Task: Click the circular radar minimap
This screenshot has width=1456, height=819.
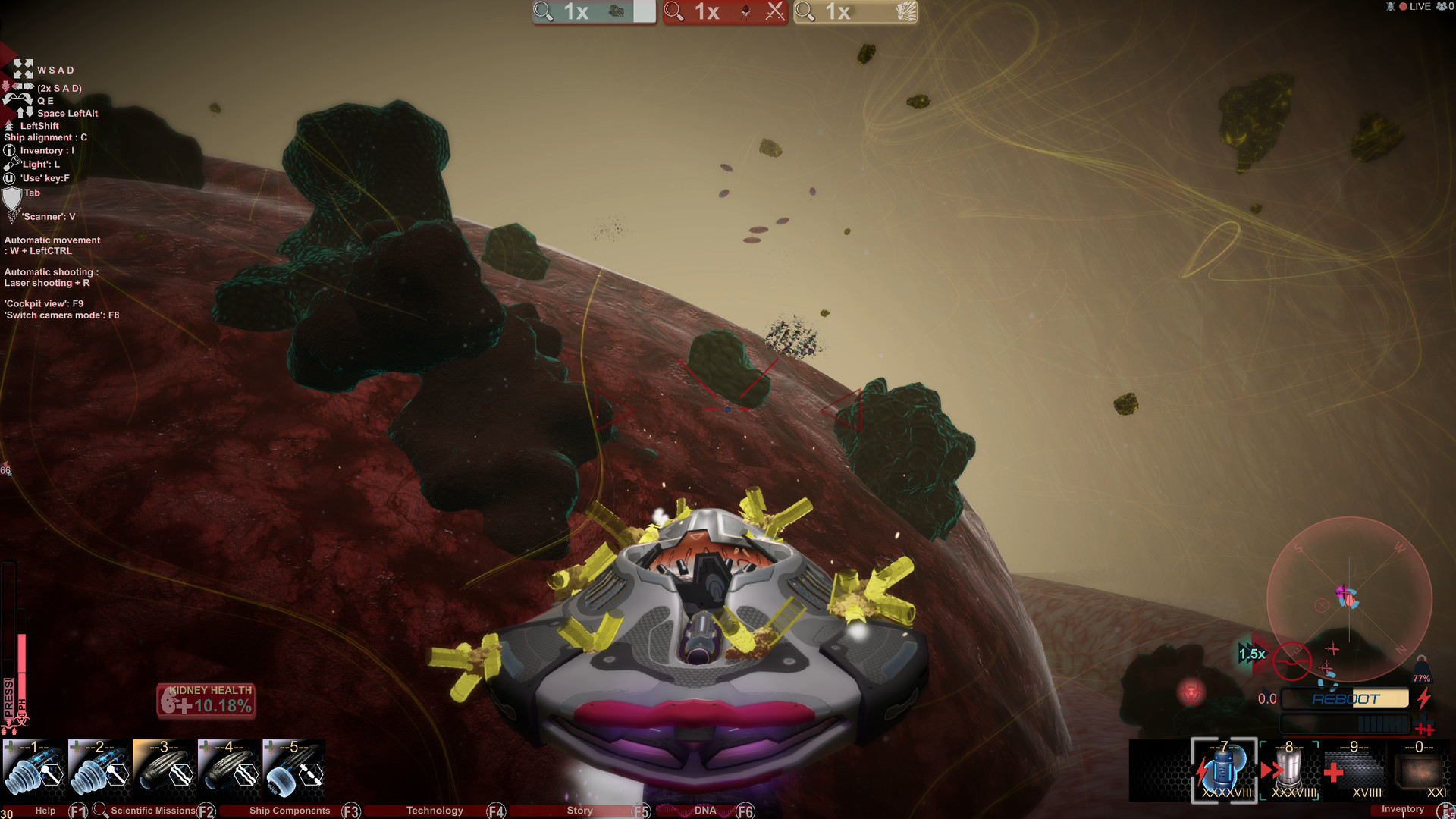Action: pyautogui.click(x=1349, y=599)
